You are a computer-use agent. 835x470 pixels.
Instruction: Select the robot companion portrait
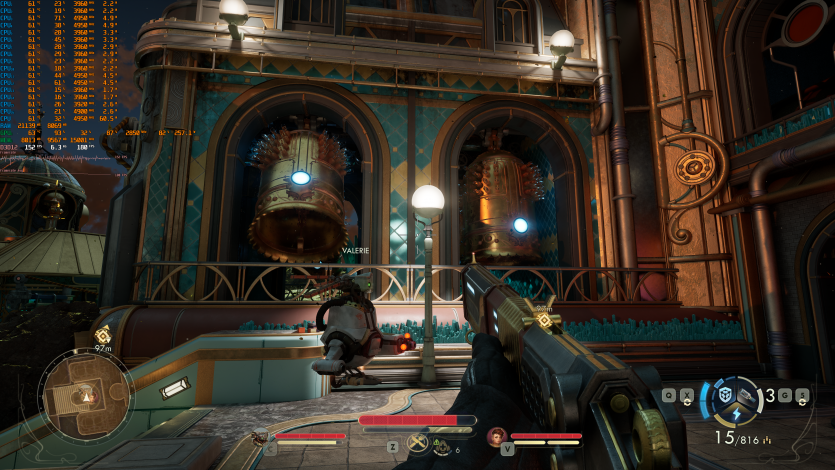tap(261, 436)
